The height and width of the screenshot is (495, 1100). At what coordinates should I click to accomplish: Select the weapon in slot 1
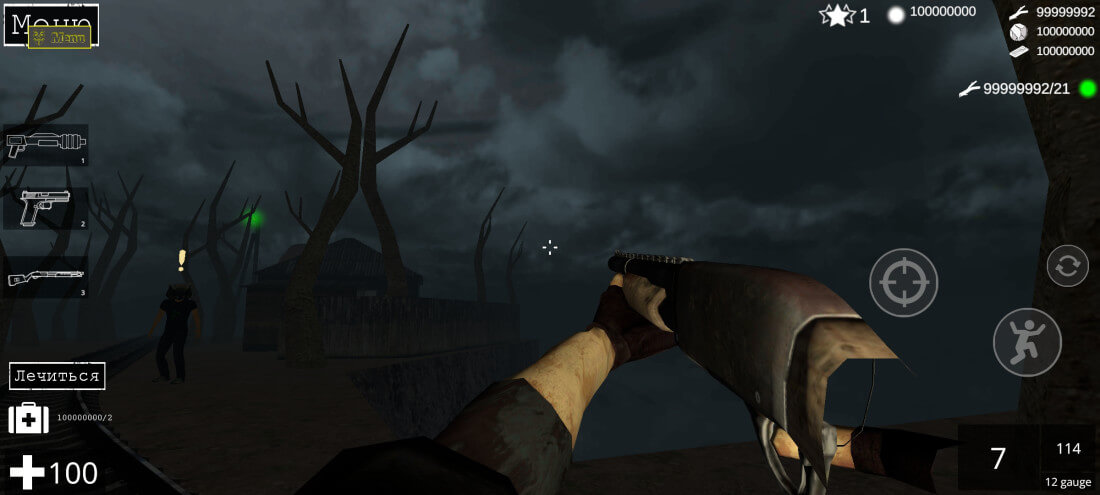(x=45, y=145)
